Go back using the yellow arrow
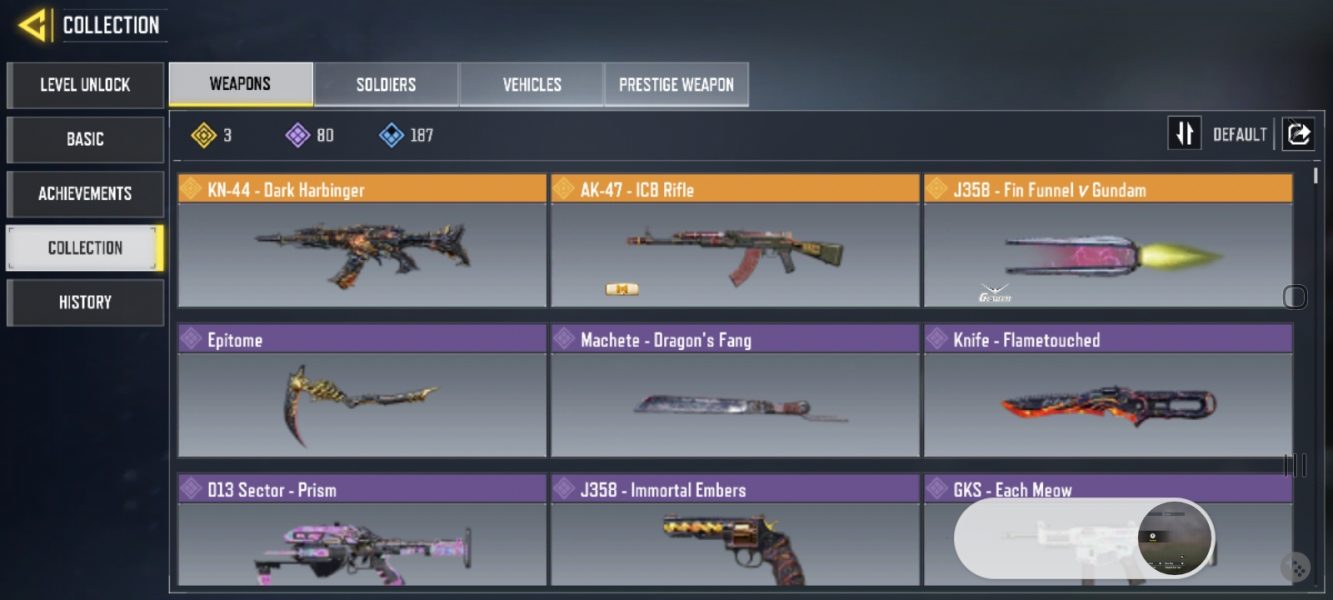Screen dimensions: 1333x600 point(34,25)
